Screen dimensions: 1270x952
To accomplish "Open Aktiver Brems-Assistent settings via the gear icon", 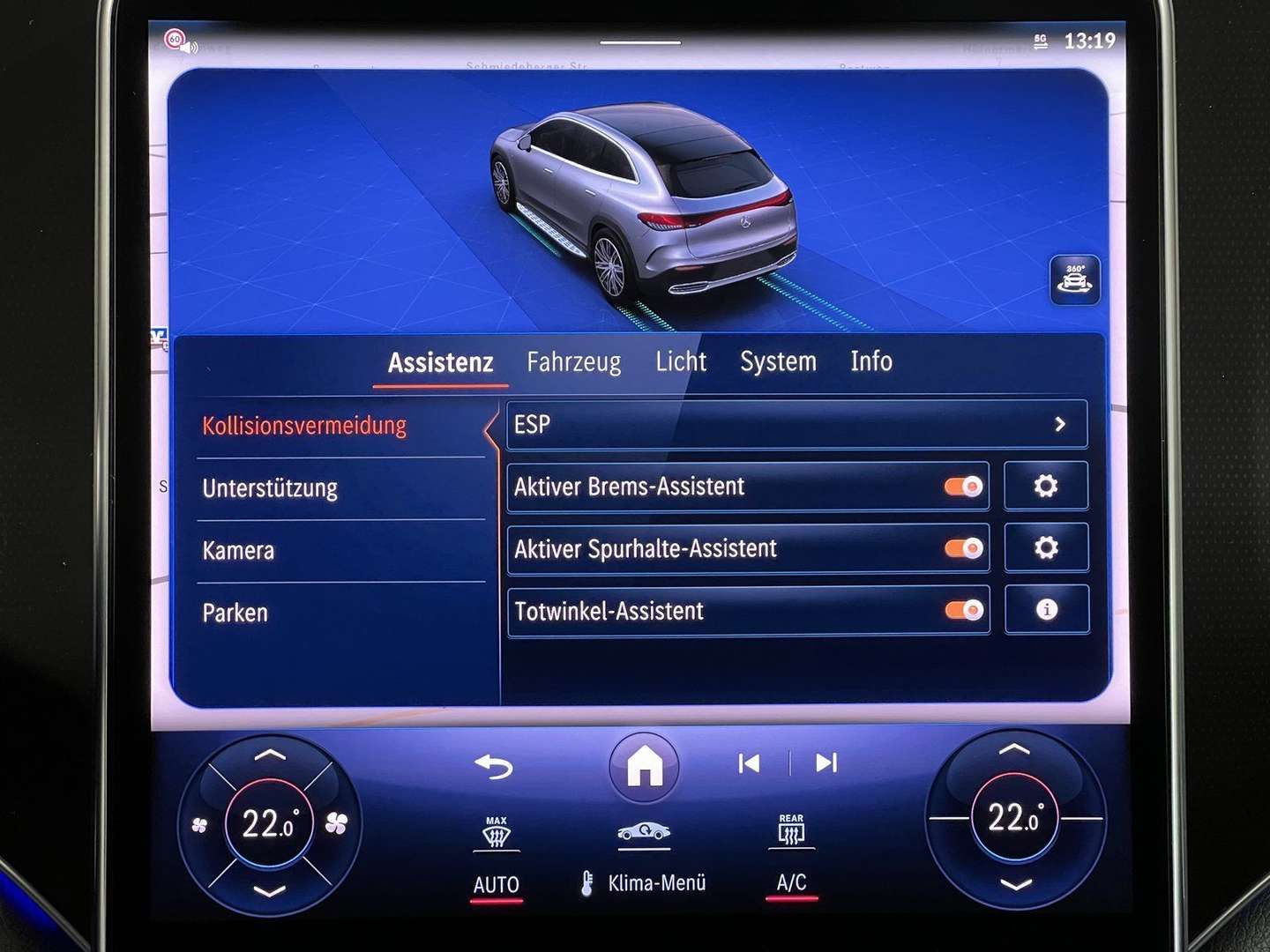I will 1046,486.
